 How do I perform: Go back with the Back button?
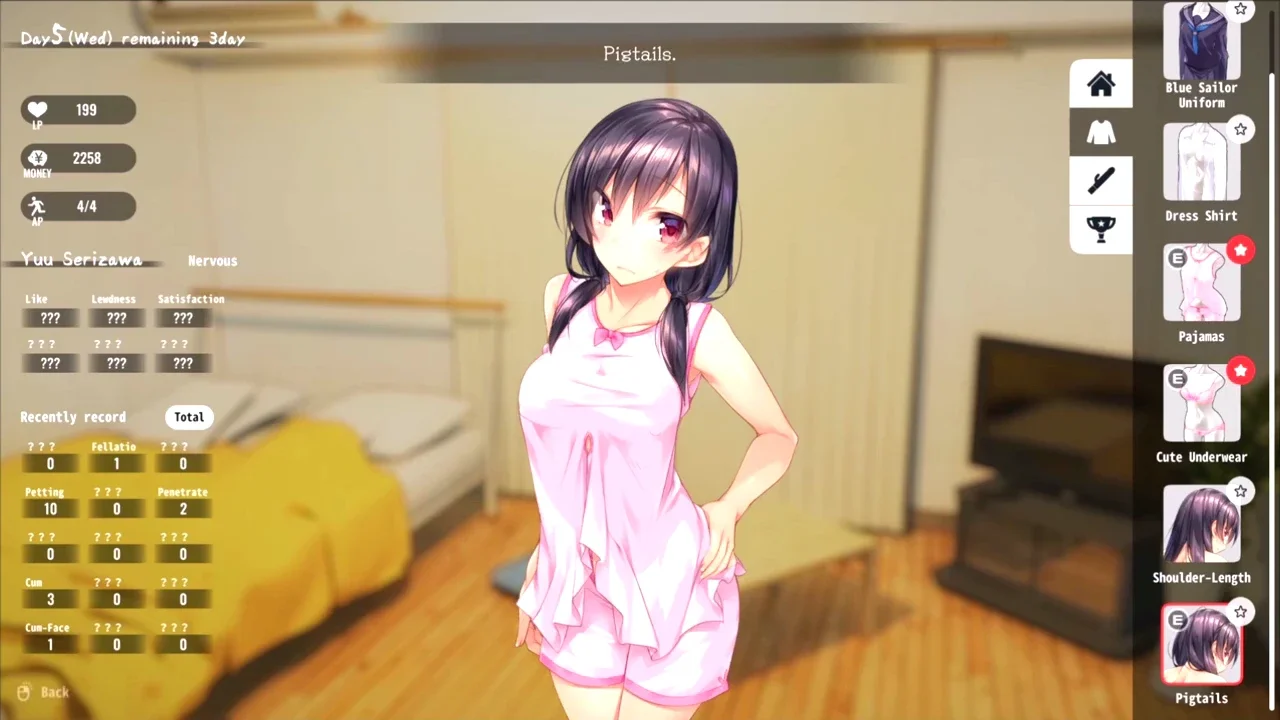coord(44,692)
